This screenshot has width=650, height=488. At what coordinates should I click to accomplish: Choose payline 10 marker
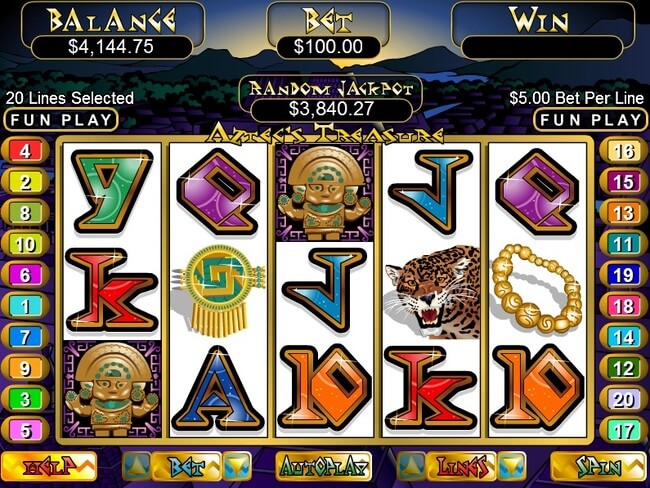(24, 244)
